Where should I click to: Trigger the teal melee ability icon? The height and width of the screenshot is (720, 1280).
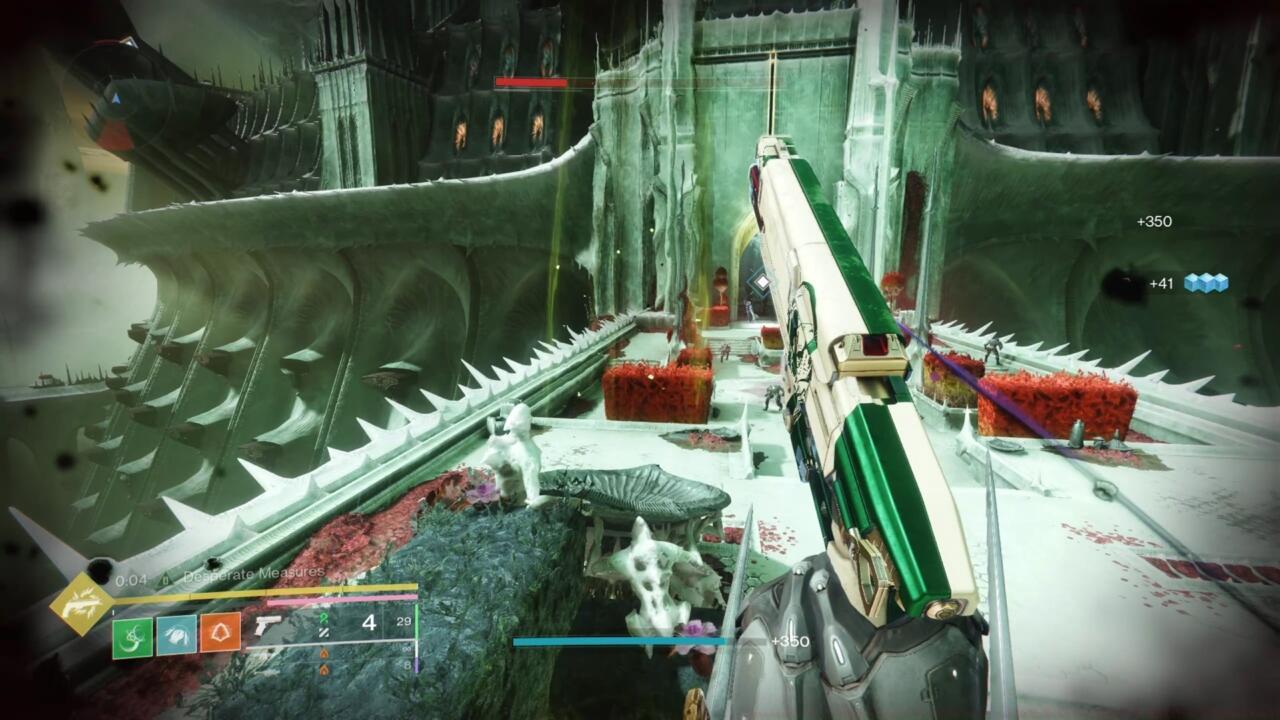176,634
